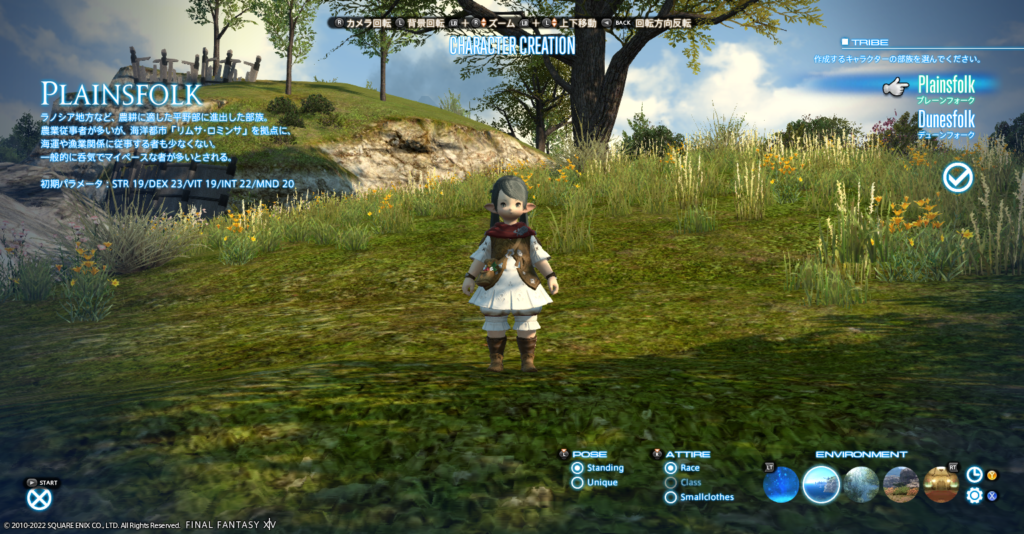Click the clock time-of-day icon
Image resolution: width=1024 pixels, height=534 pixels.
pyautogui.click(x=974, y=475)
